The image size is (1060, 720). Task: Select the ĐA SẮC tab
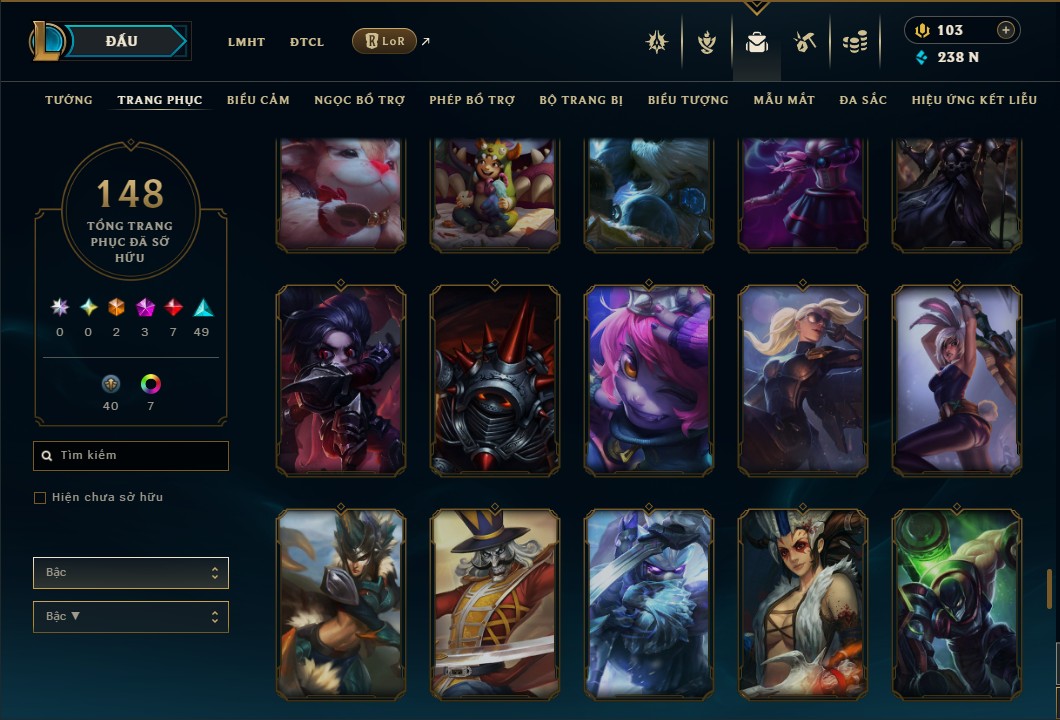point(863,100)
